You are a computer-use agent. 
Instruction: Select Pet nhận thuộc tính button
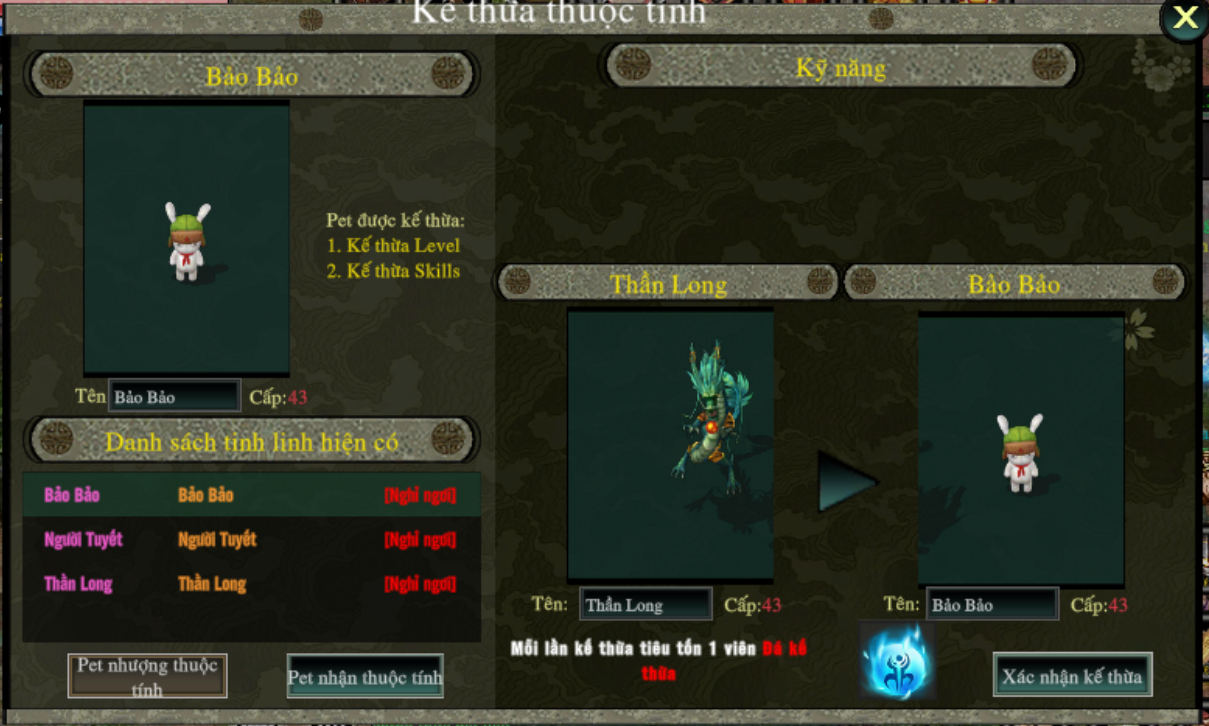click(x=365, y=677)
